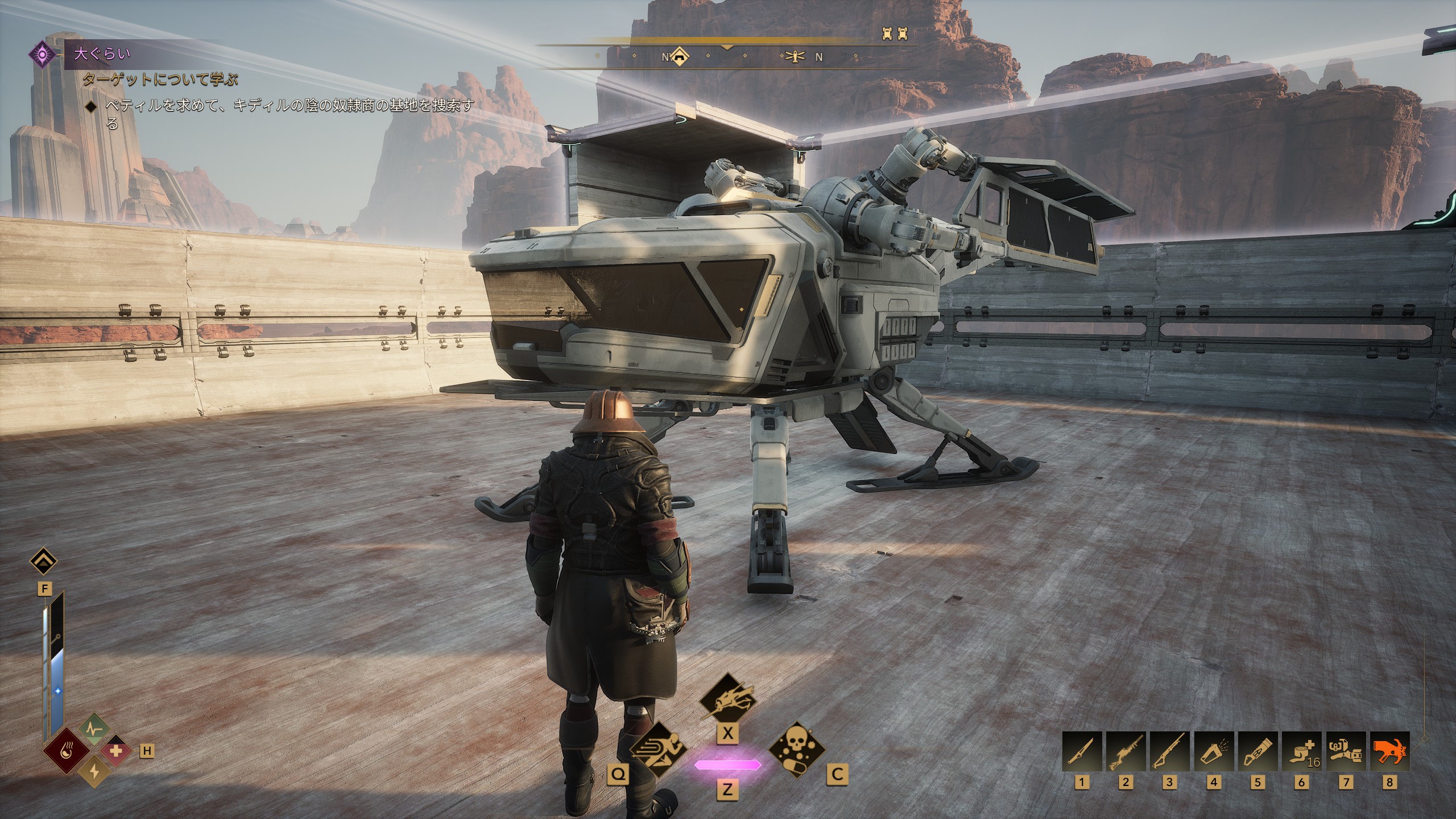Select the spray tool hotbar slot
Viewport: 1456px width, 819px height.
tap(1213, 751)
